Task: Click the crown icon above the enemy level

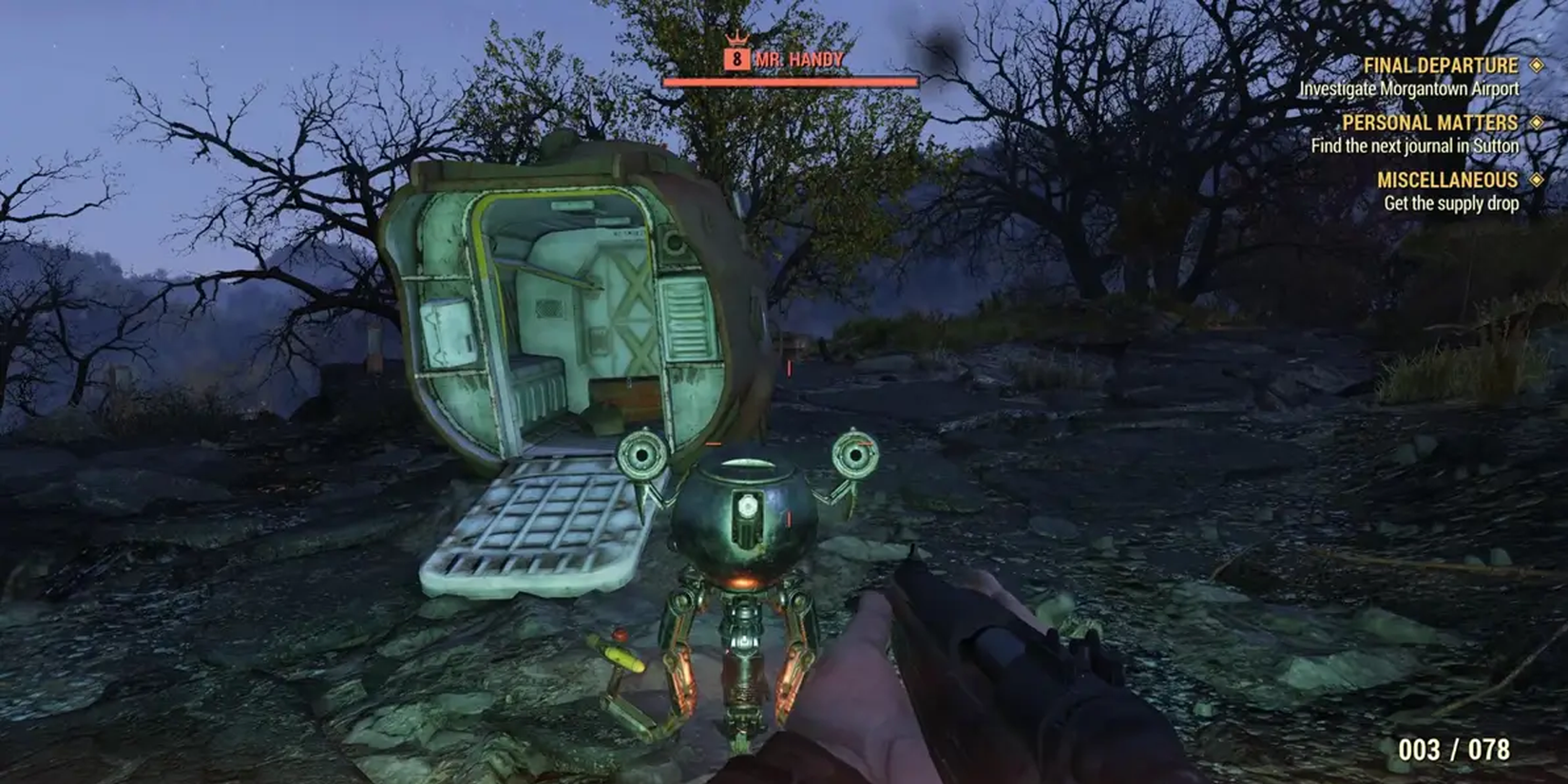Action: pyautogui.click(x=736, y=38)
